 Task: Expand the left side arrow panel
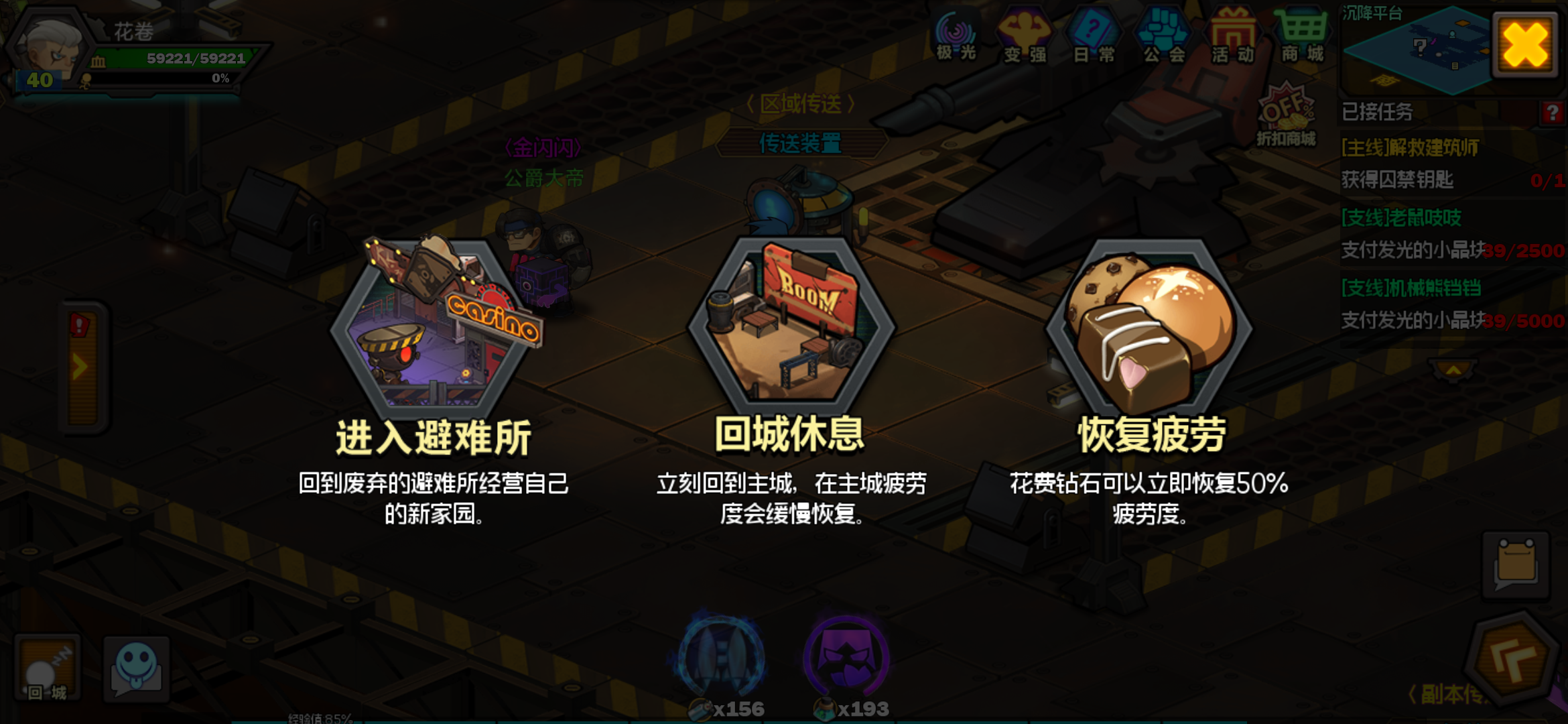point(82,367)
